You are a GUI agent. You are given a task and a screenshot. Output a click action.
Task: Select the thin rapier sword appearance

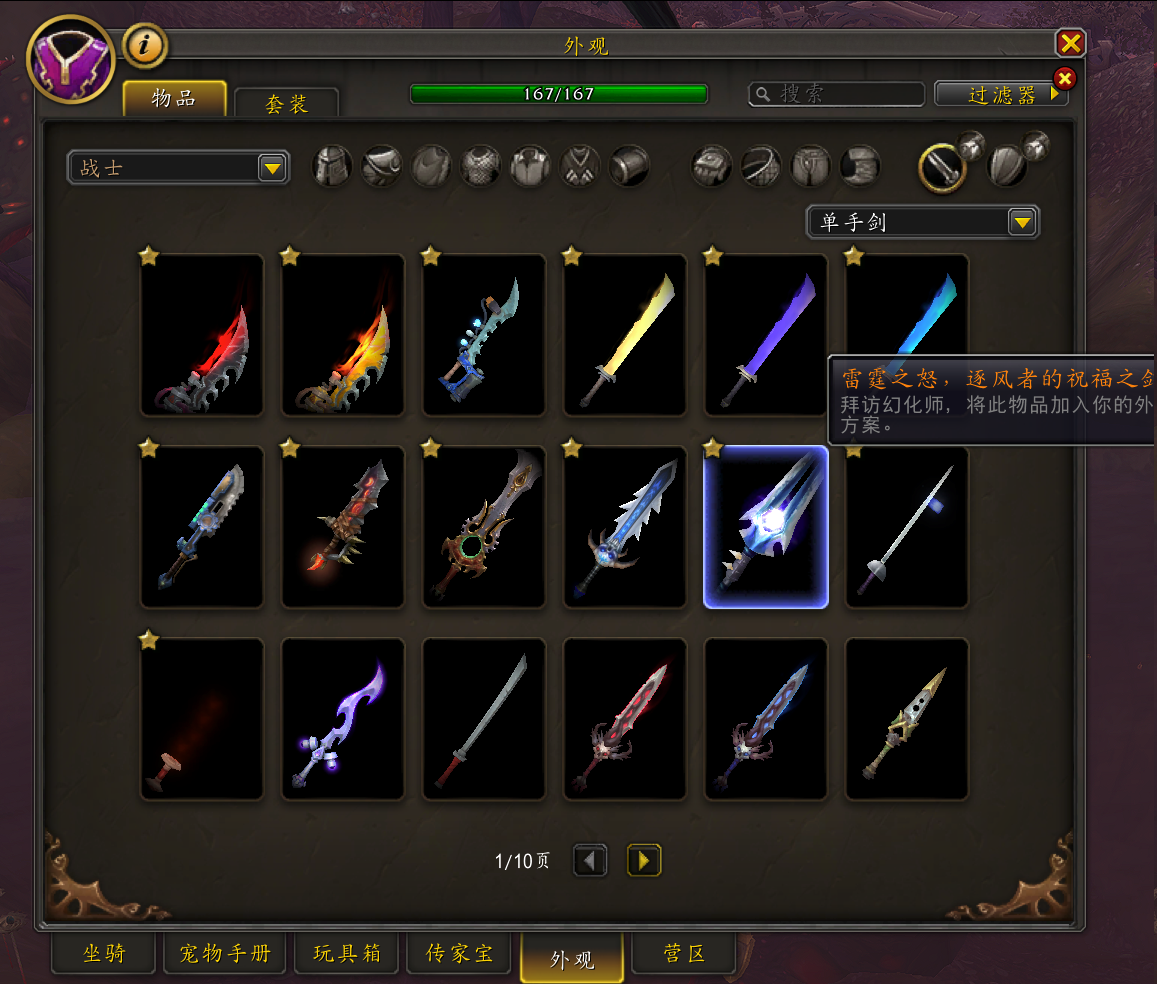[x=907, y=527]
